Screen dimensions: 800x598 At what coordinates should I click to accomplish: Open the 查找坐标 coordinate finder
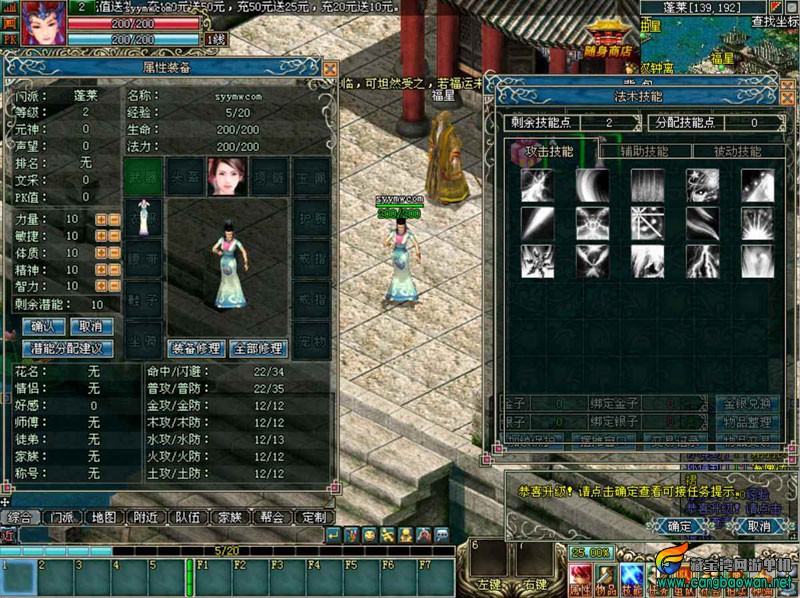(774, 21)
